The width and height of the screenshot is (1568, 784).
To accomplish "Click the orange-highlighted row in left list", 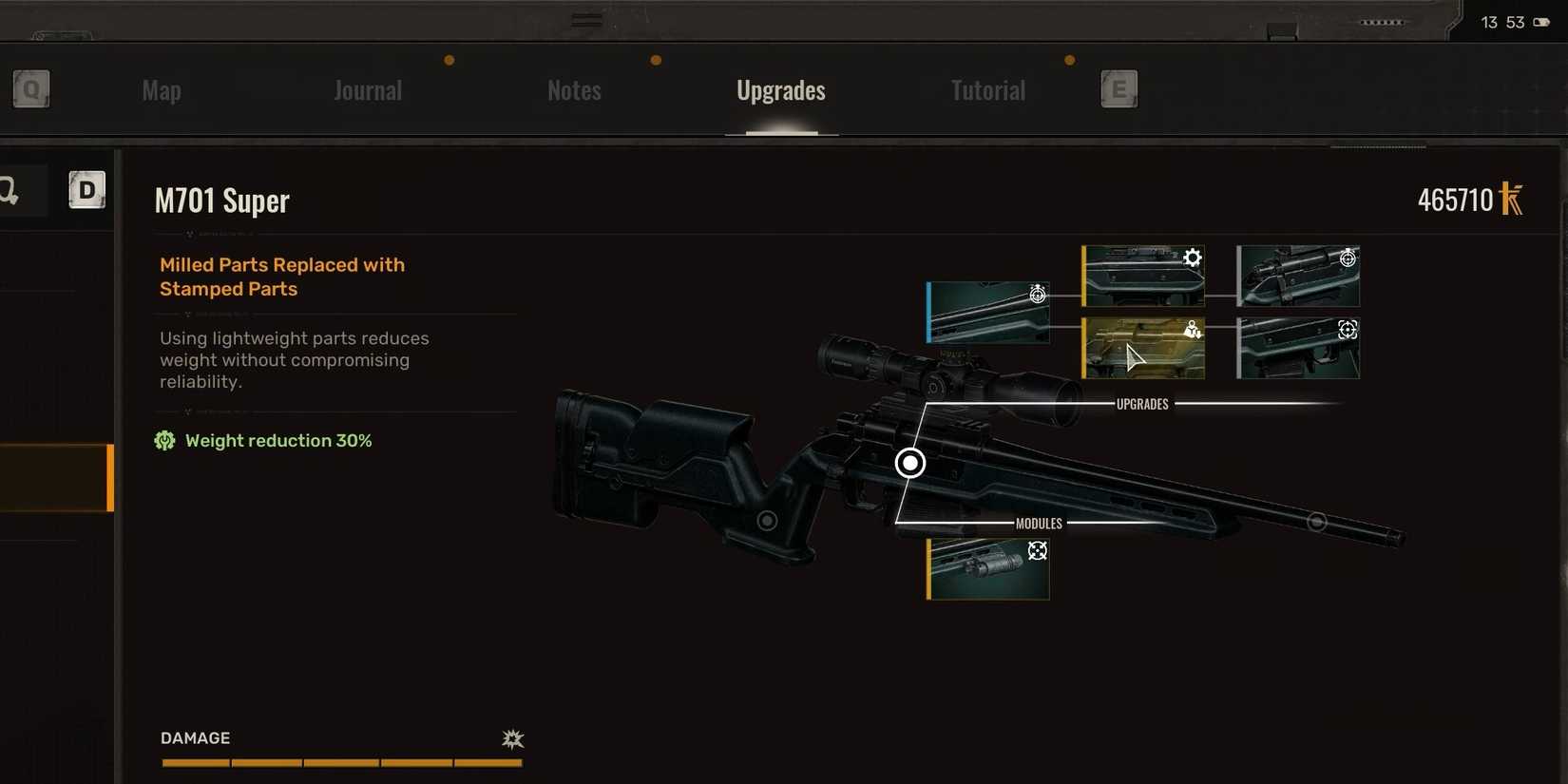I will click(57, 478).
